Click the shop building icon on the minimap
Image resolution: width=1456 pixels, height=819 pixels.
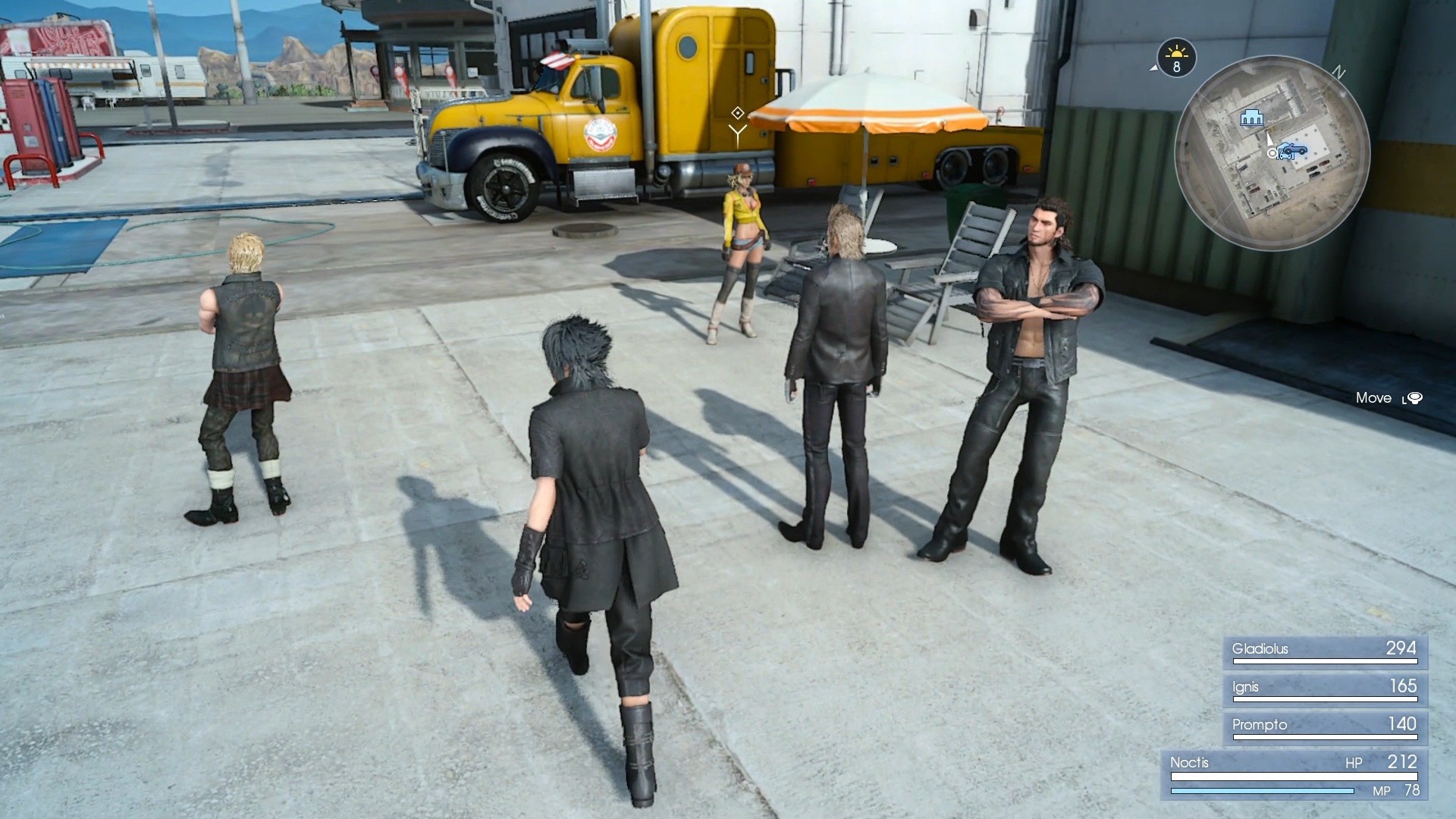click(x=1251, y=118)
